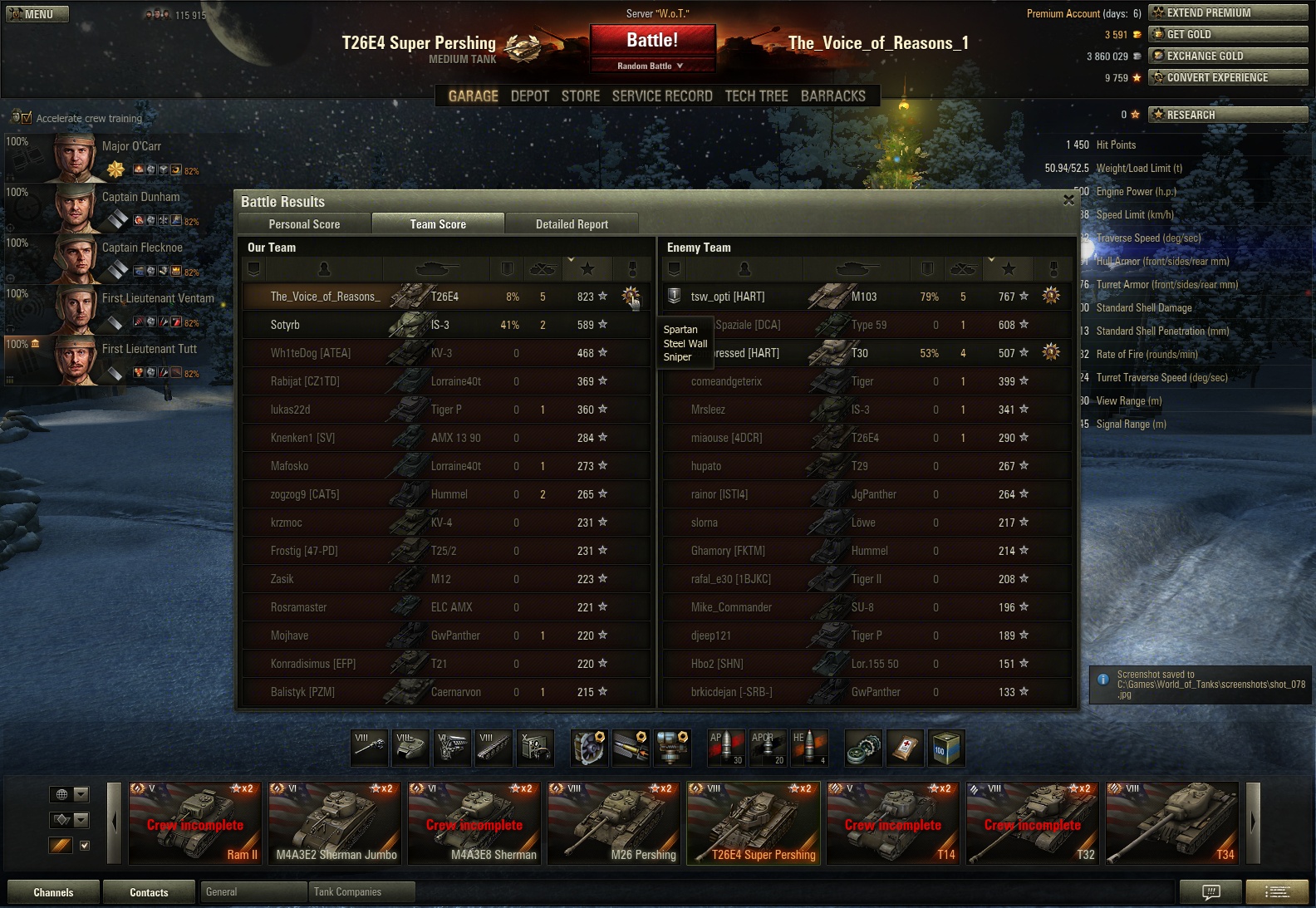Select the T34 tank in carousel

tap(1172, 823)
